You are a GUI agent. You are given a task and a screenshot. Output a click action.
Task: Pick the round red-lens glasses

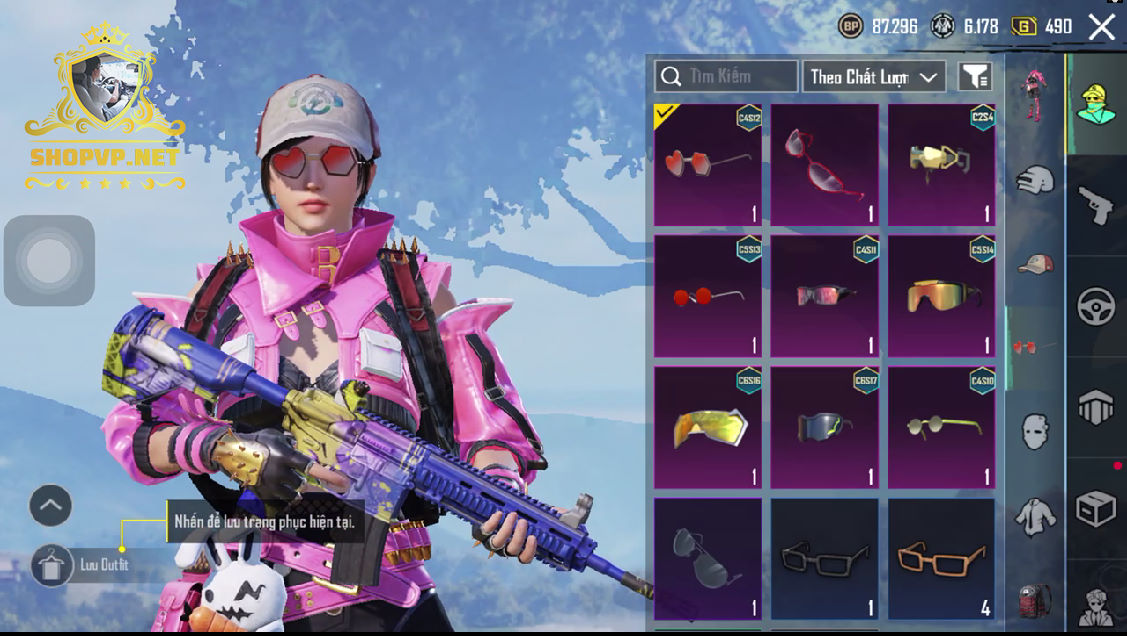coord(707,296)
